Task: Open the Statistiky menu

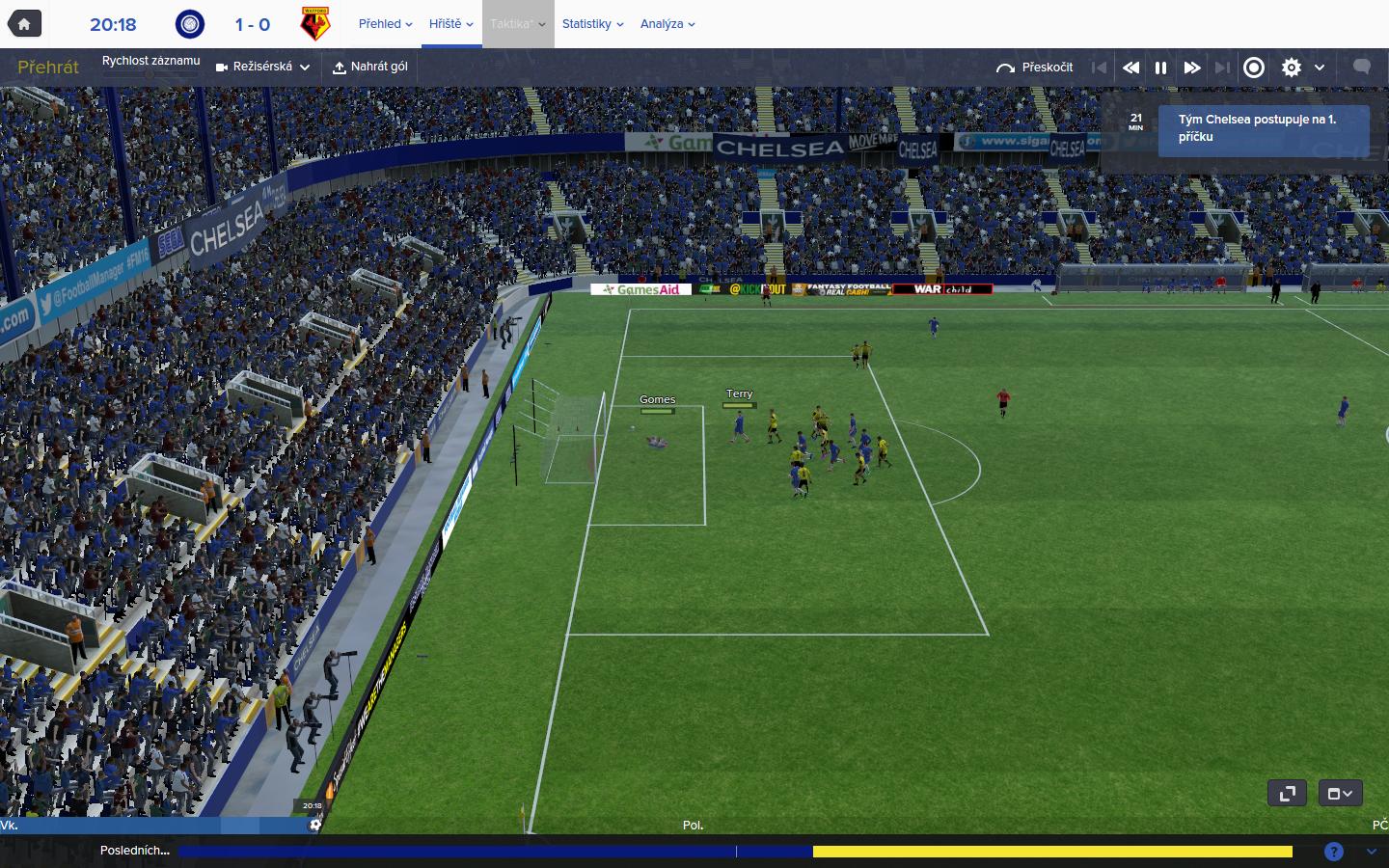Action: coord(592,24)
